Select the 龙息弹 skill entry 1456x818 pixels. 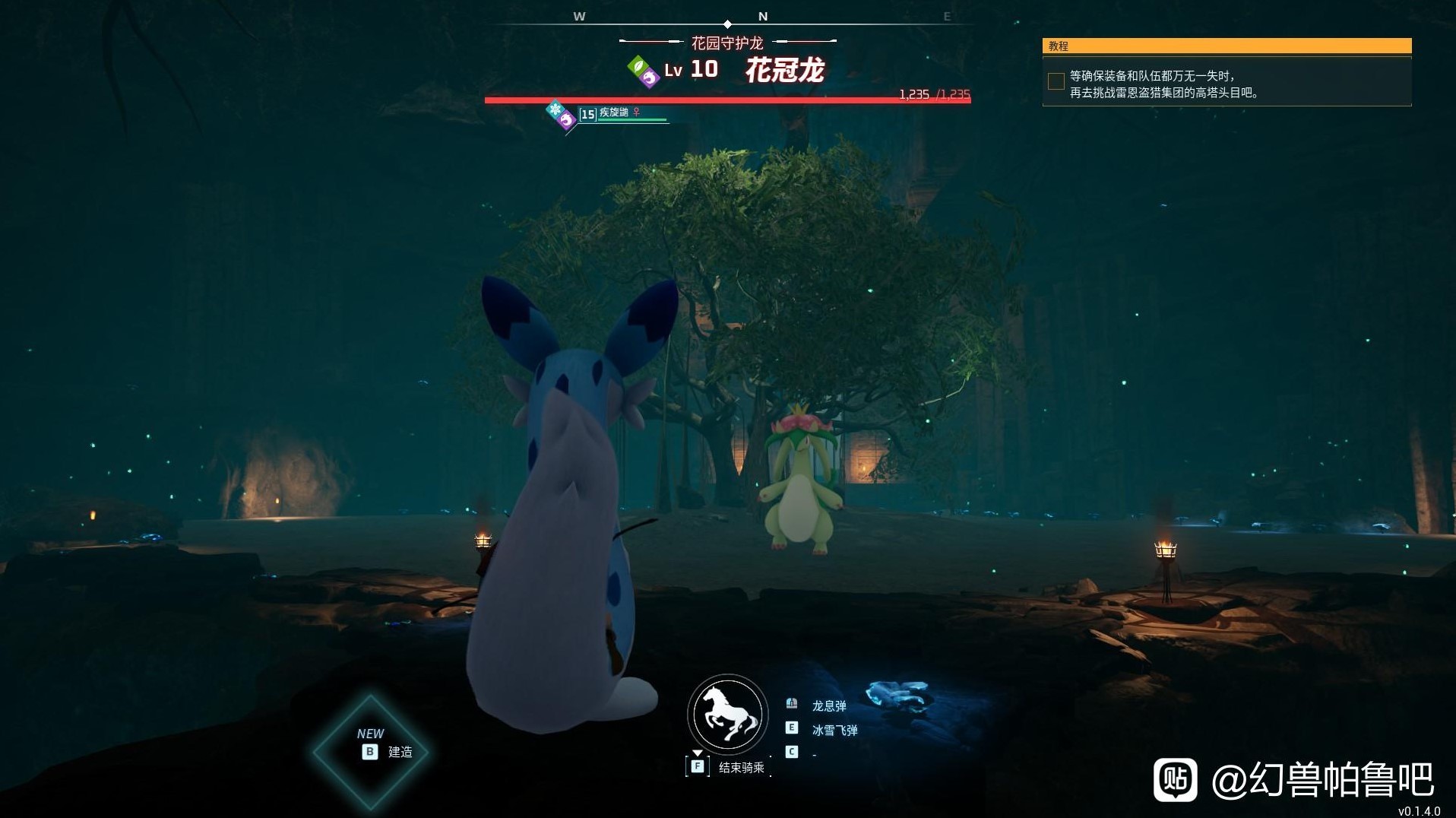click(828, 705)
